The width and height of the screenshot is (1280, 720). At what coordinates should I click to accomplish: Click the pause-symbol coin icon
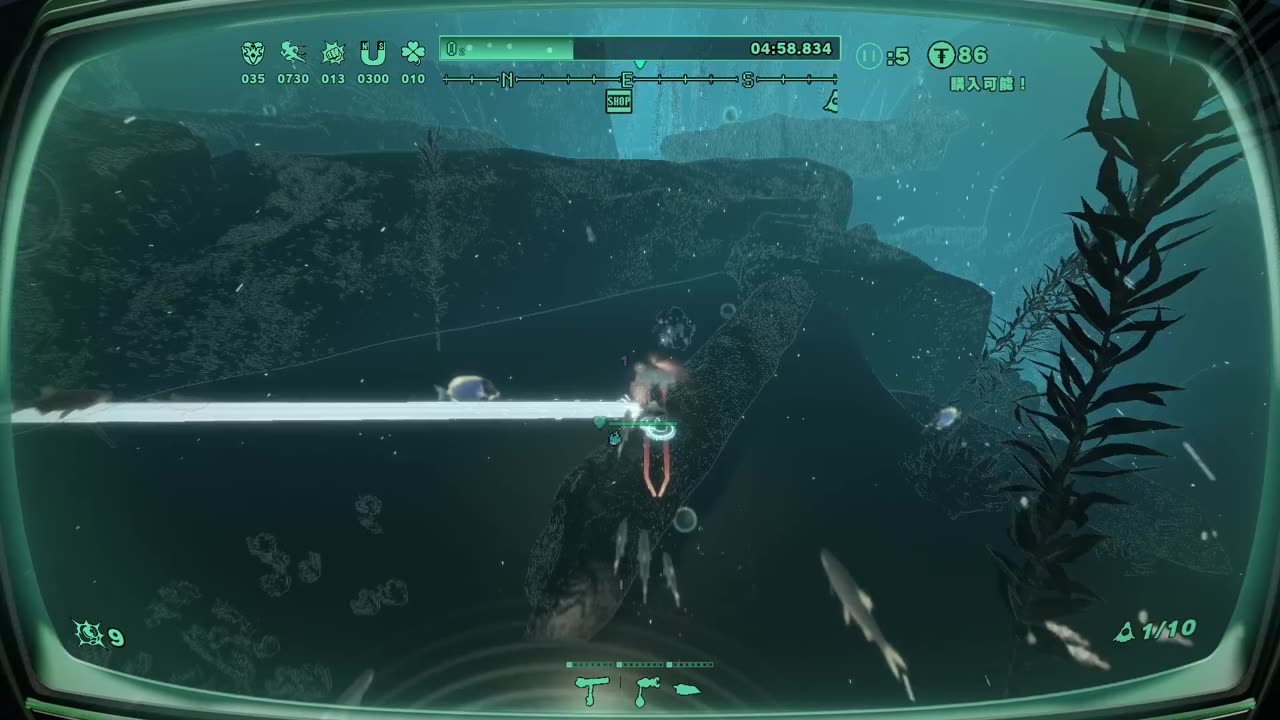point(869,56)
